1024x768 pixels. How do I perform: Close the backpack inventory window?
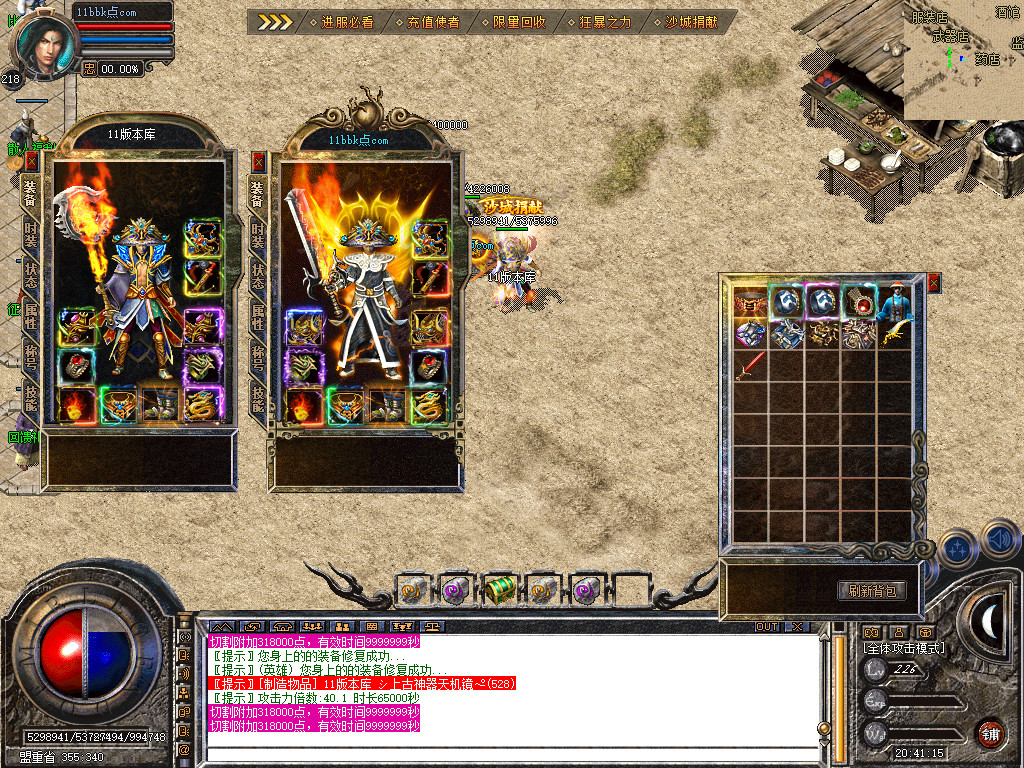(934, 284)
